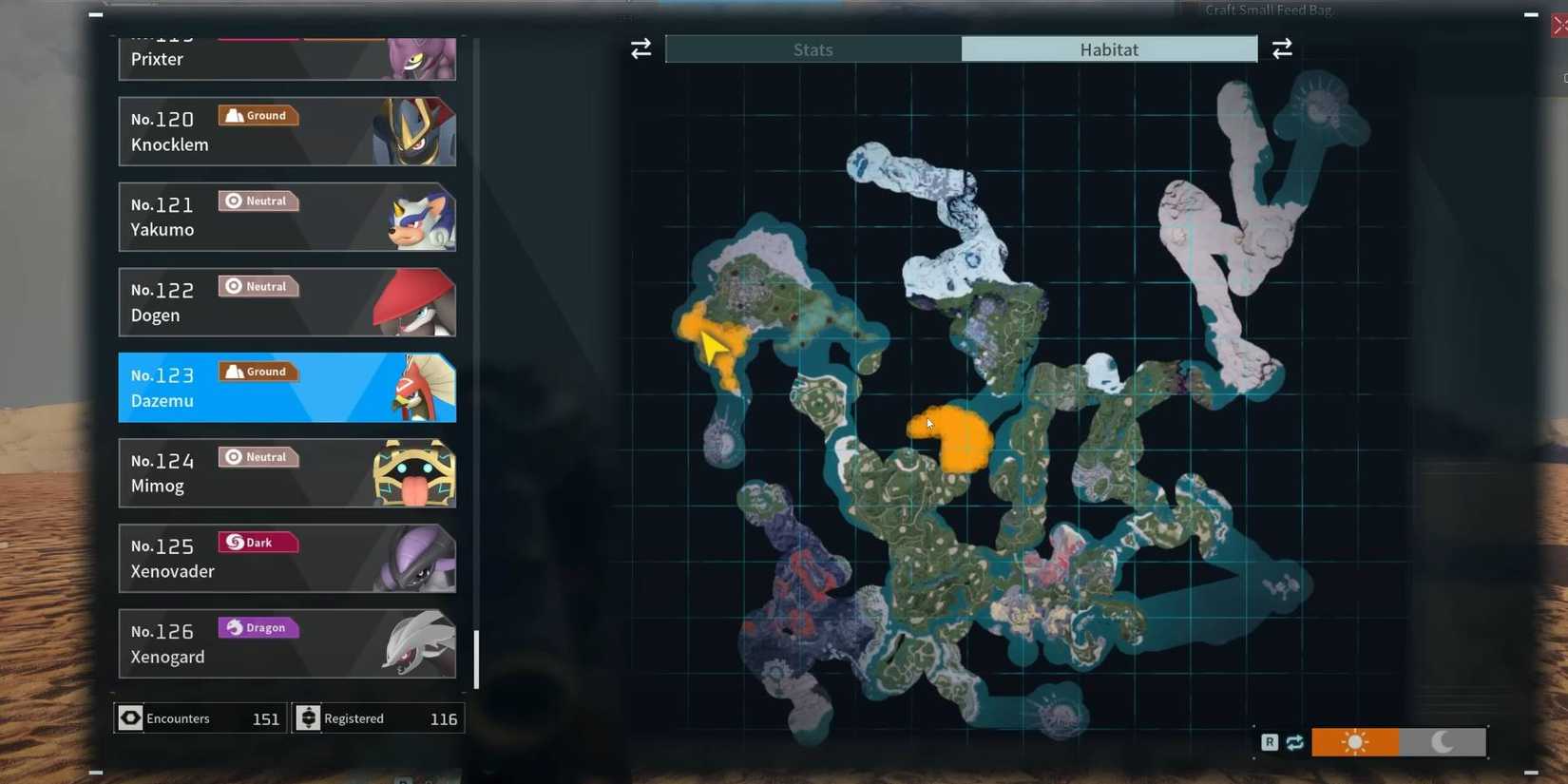Click the swap arrows icon left of Stats
This screenshot has height=784, width=1568.
(x=641, y=48)
